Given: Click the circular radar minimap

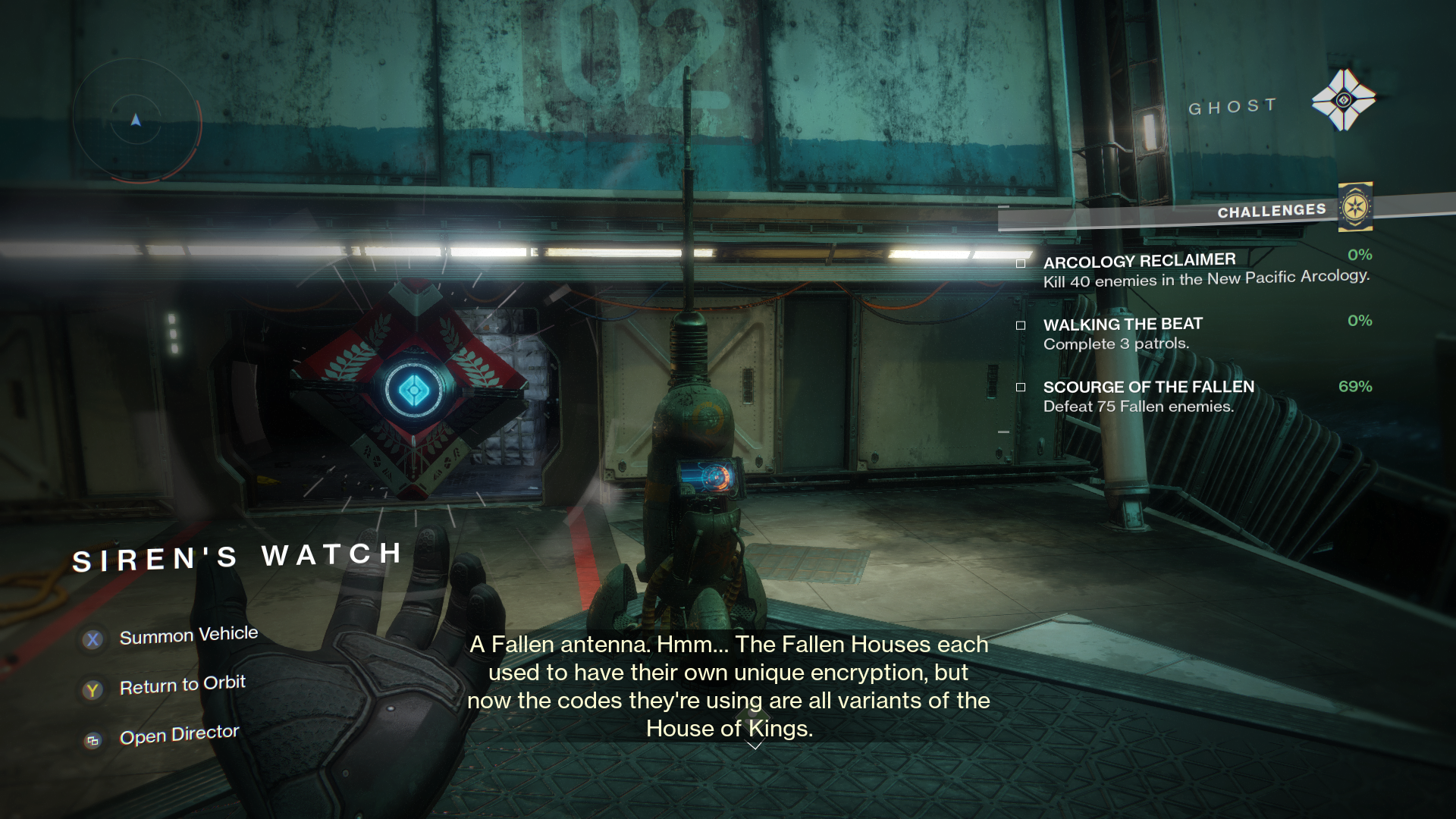Looking at the screenshot, I should click(136, 120).
